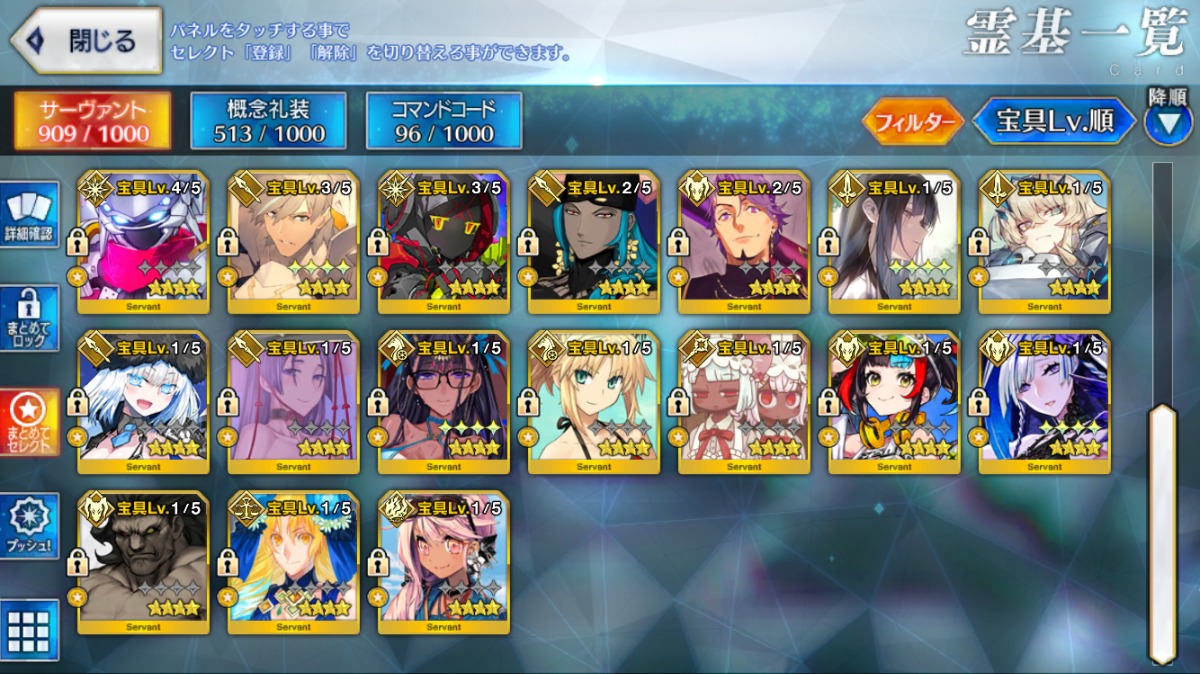
Task: Show the コマンドコード tab
Action: (444, 121)
